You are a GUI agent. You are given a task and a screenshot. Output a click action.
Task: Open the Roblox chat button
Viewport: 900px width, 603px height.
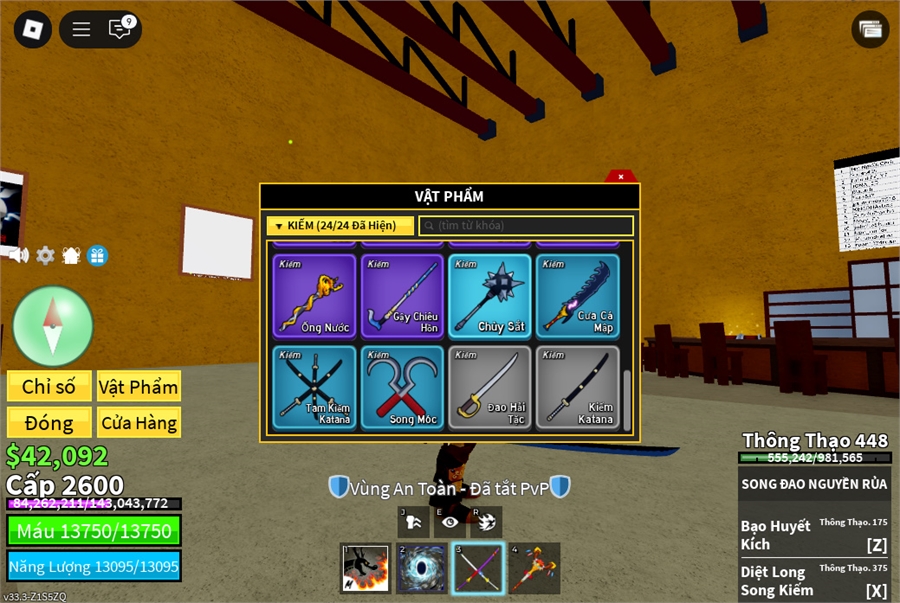click(x=120, y=29)
